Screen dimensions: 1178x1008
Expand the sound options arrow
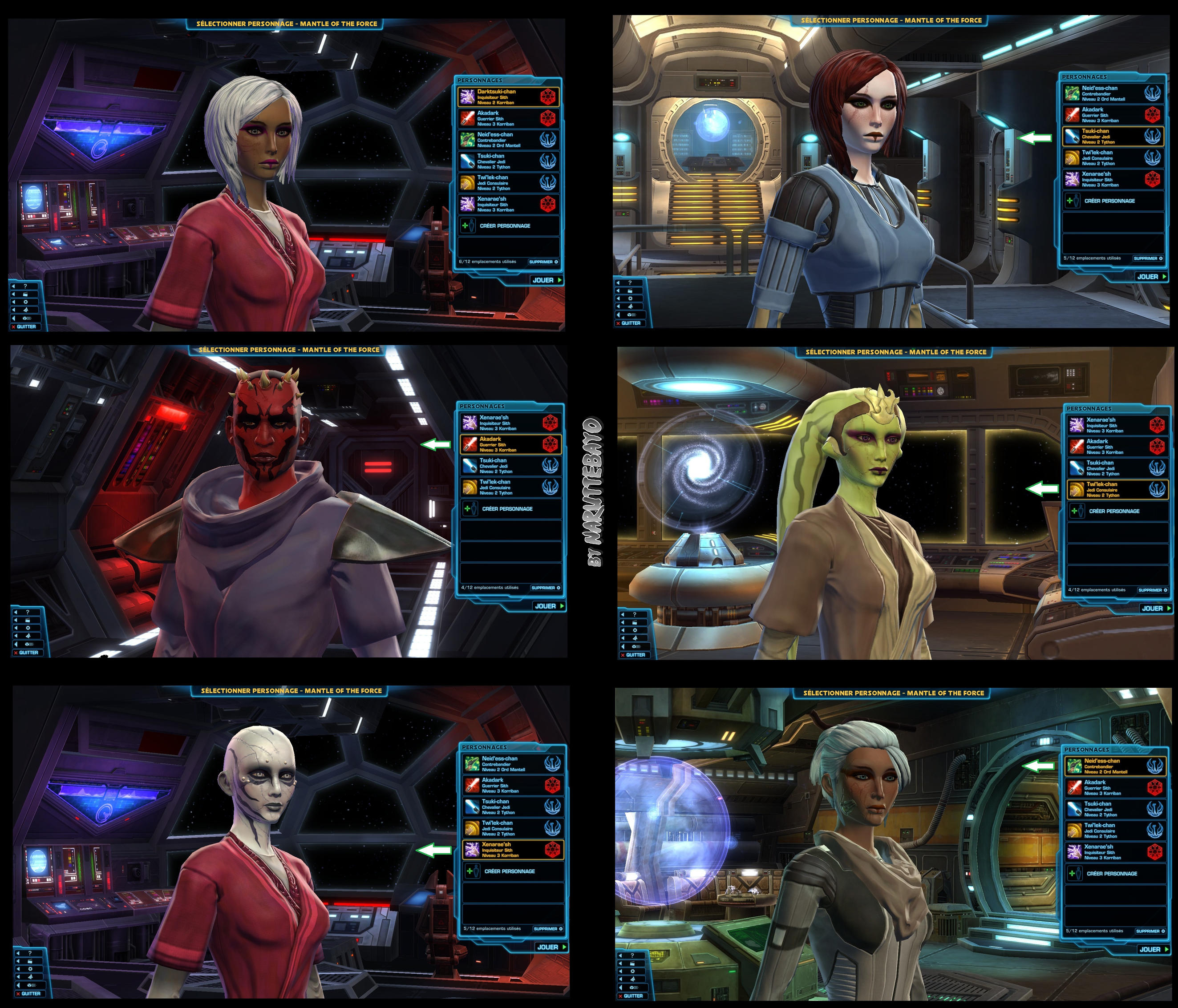[14, 310]
